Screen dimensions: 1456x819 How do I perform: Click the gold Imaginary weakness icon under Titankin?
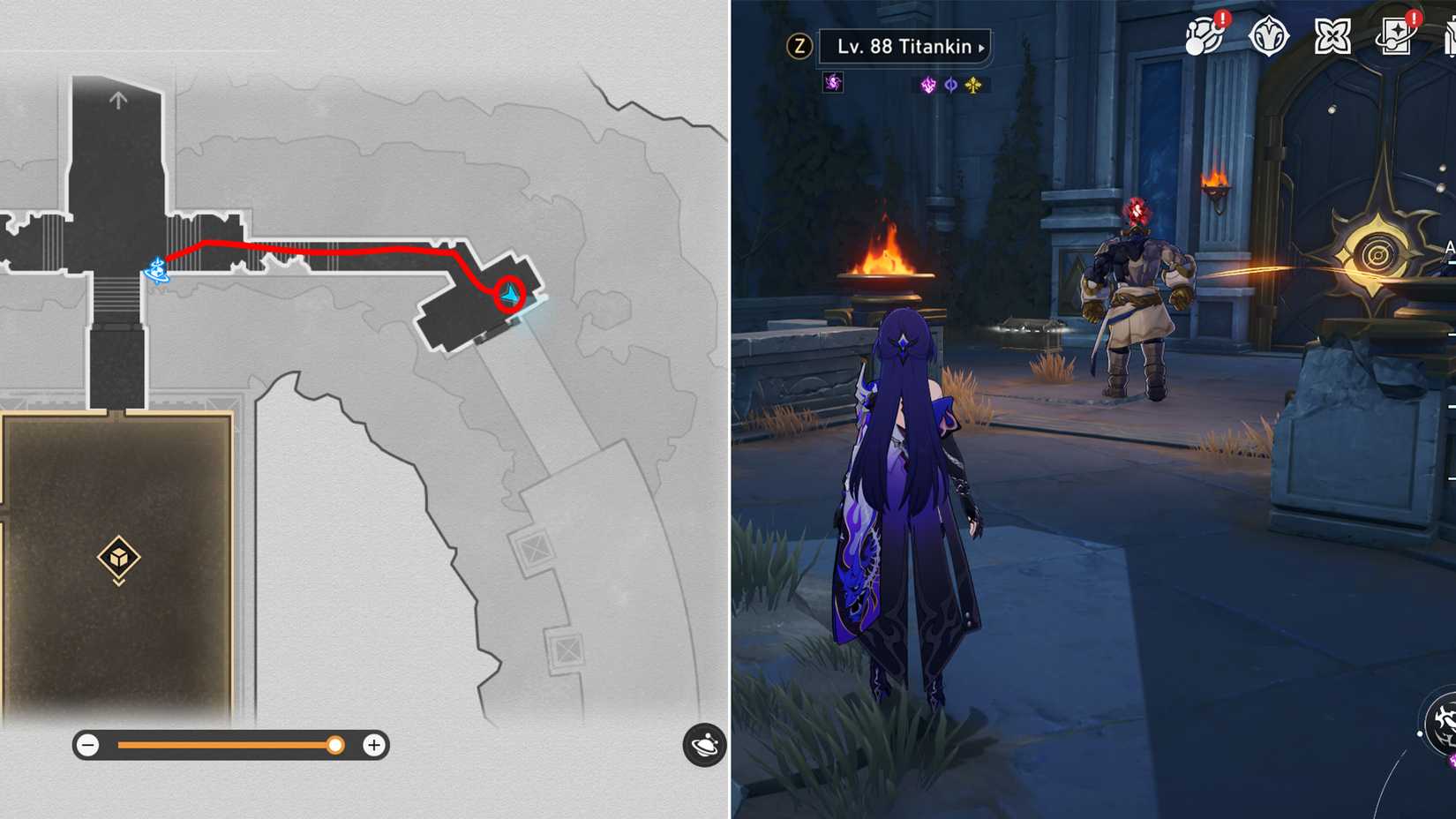click(x=972, y=84)
